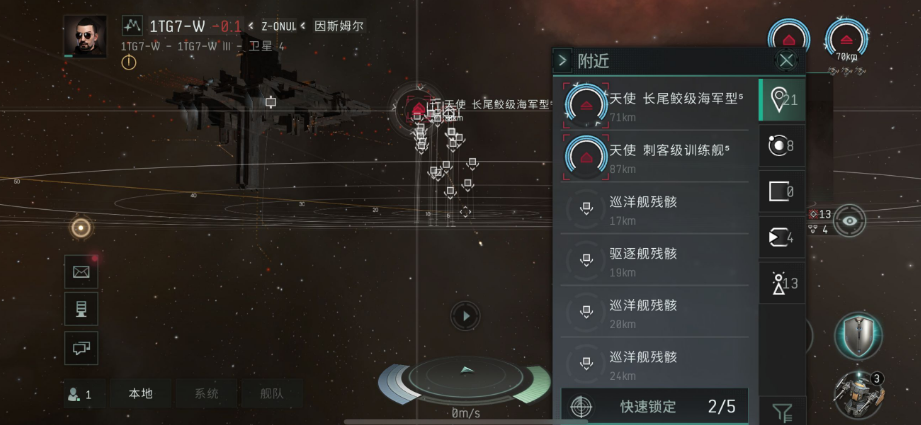Image resolution: width=921 pixels, height=425 pixels.
Task: Toggle the eye view icon
Action: tap(850, 220)
